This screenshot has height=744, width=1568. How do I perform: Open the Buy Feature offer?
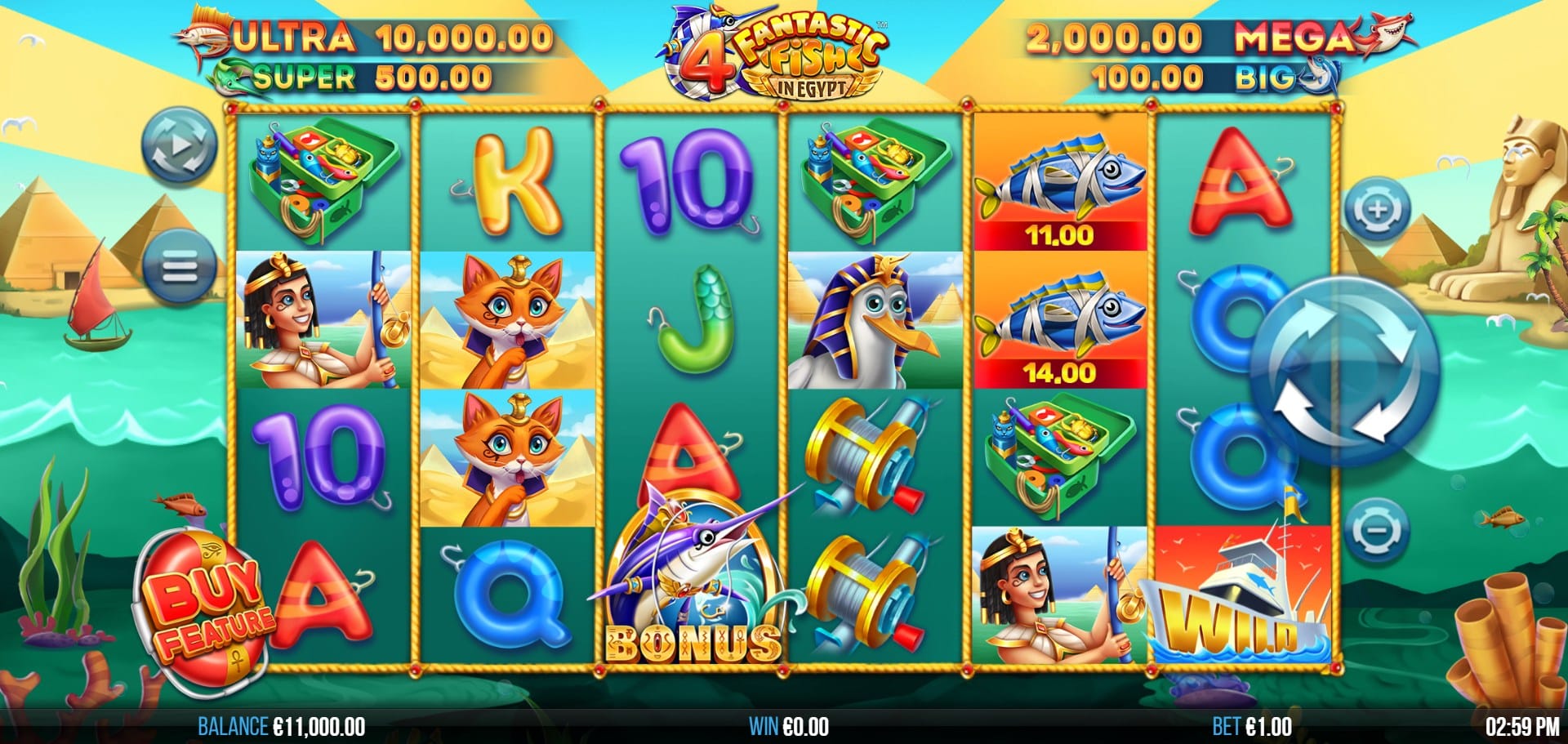click(204, 611)
